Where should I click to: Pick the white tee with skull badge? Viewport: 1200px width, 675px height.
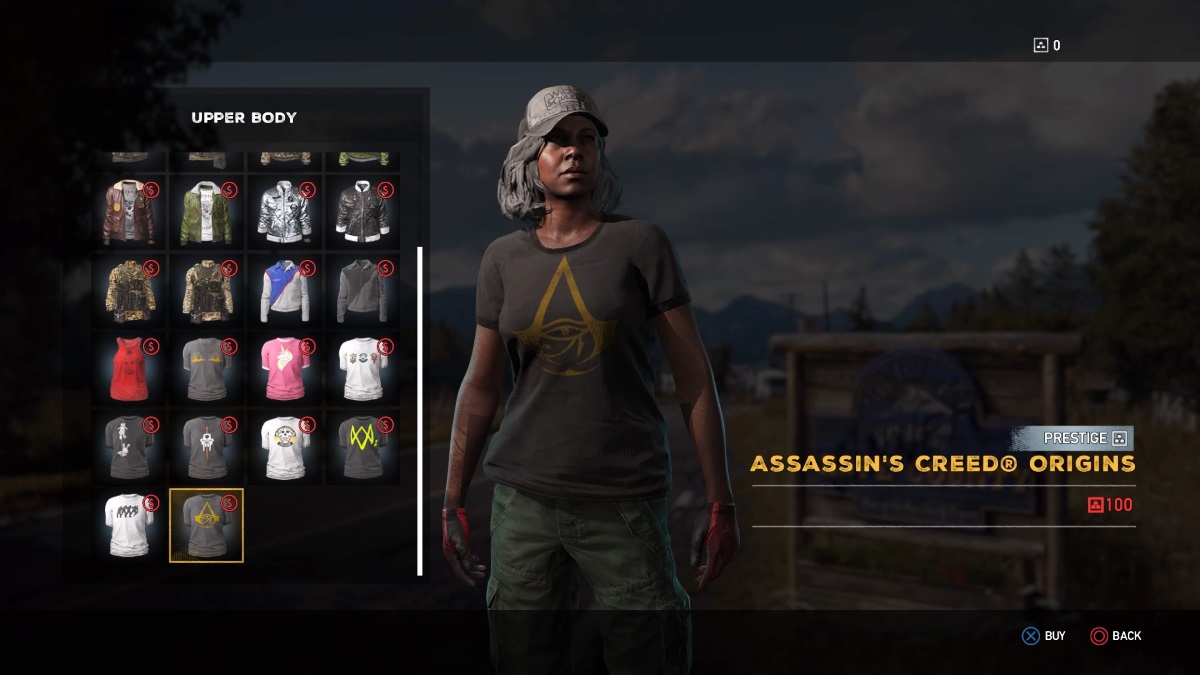coord(285,446)
